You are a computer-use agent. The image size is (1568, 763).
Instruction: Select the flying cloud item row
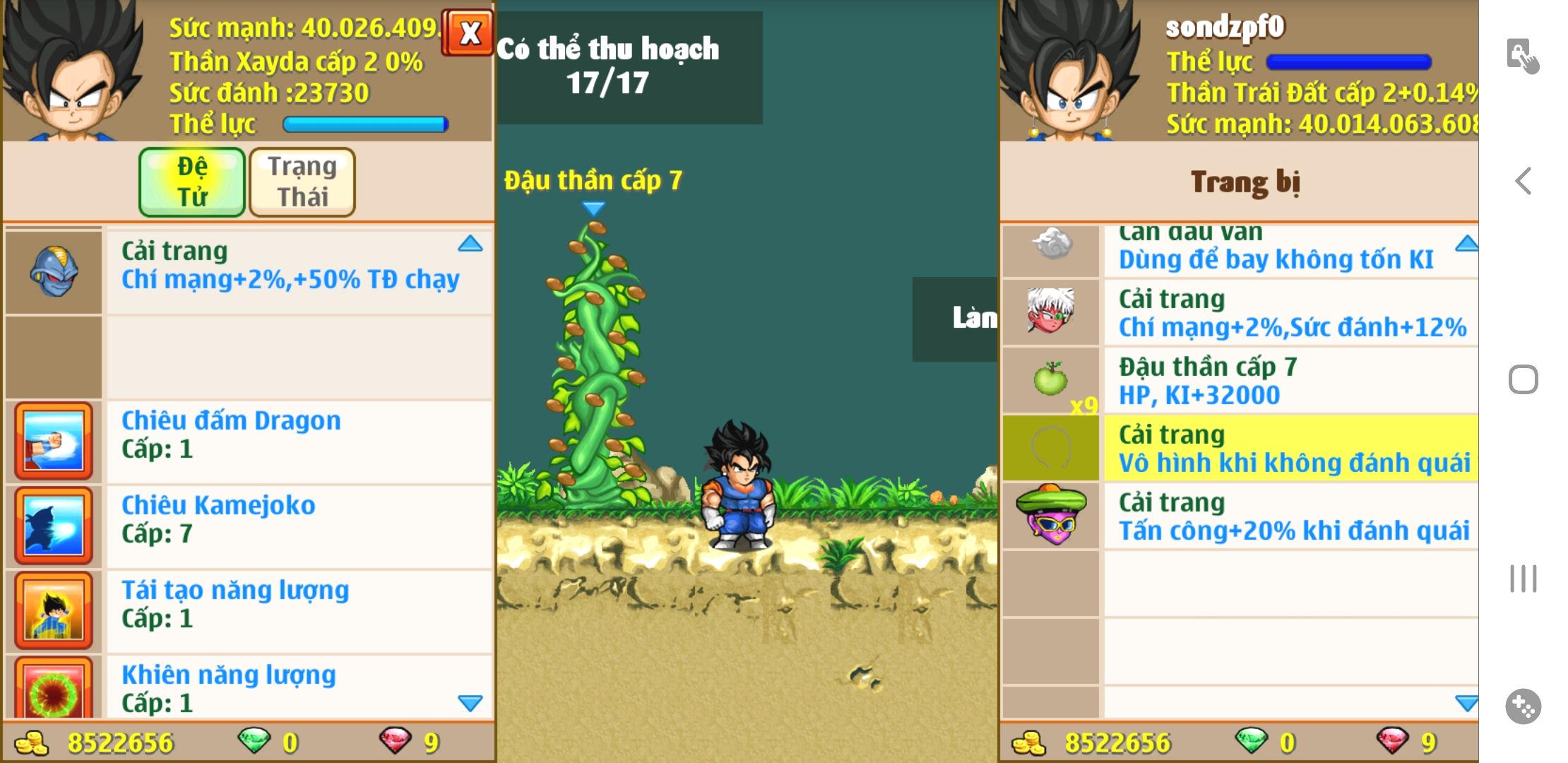(1240, 250)
